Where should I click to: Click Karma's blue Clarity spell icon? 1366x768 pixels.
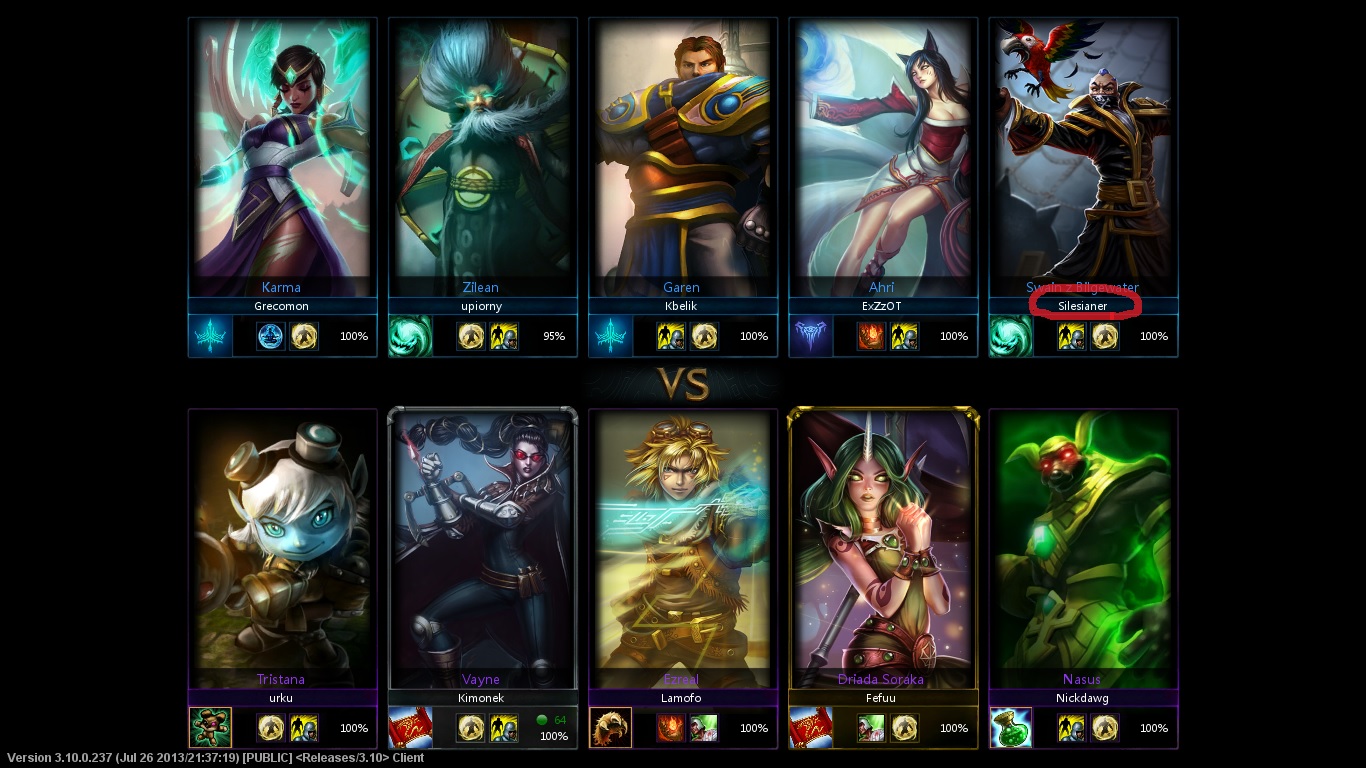tap(271, 336)
